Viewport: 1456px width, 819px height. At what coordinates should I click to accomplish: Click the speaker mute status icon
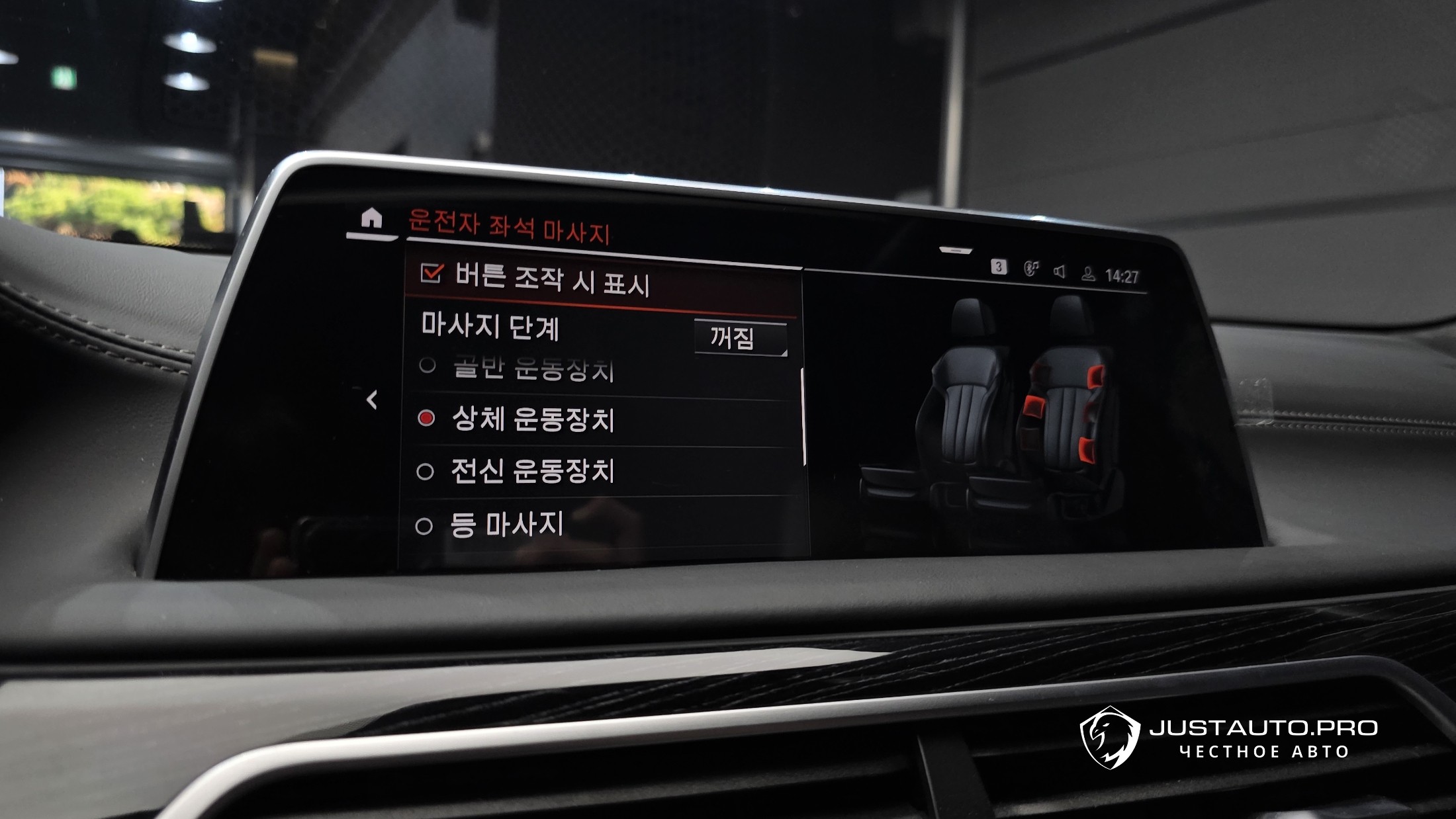click(x=1060, y=271)
